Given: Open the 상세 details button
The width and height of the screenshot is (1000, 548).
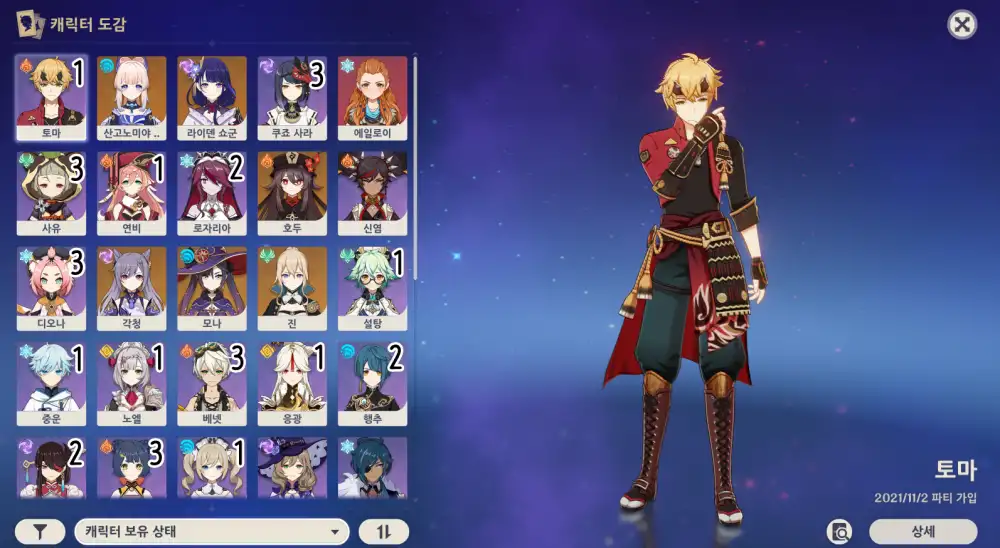Looking at the screenshot, I should tap(922, 531).
